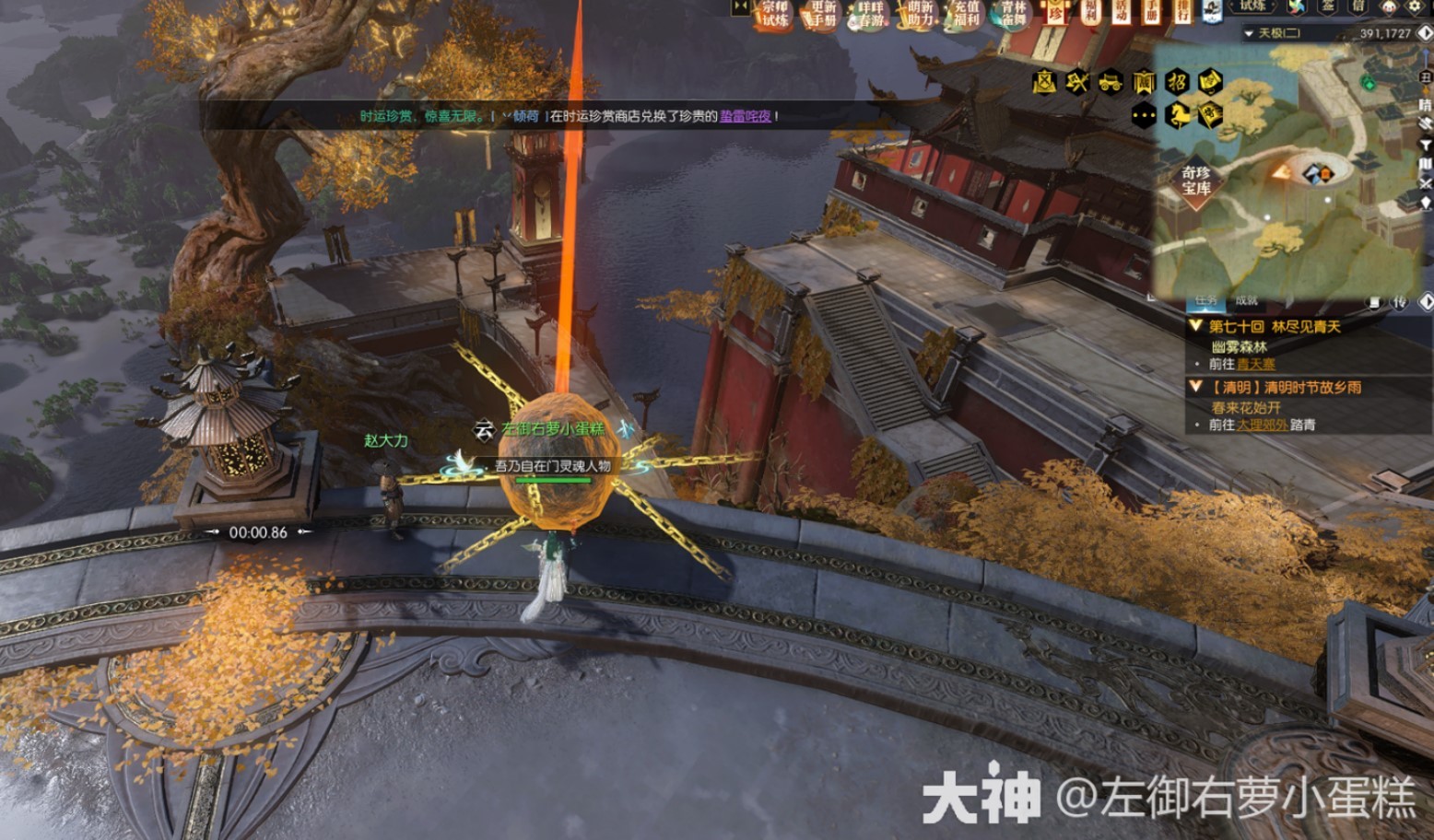Click the '...' more functions hexagon icon
This screenshot has height=840, width=1434.
(x=1144, y=114)
